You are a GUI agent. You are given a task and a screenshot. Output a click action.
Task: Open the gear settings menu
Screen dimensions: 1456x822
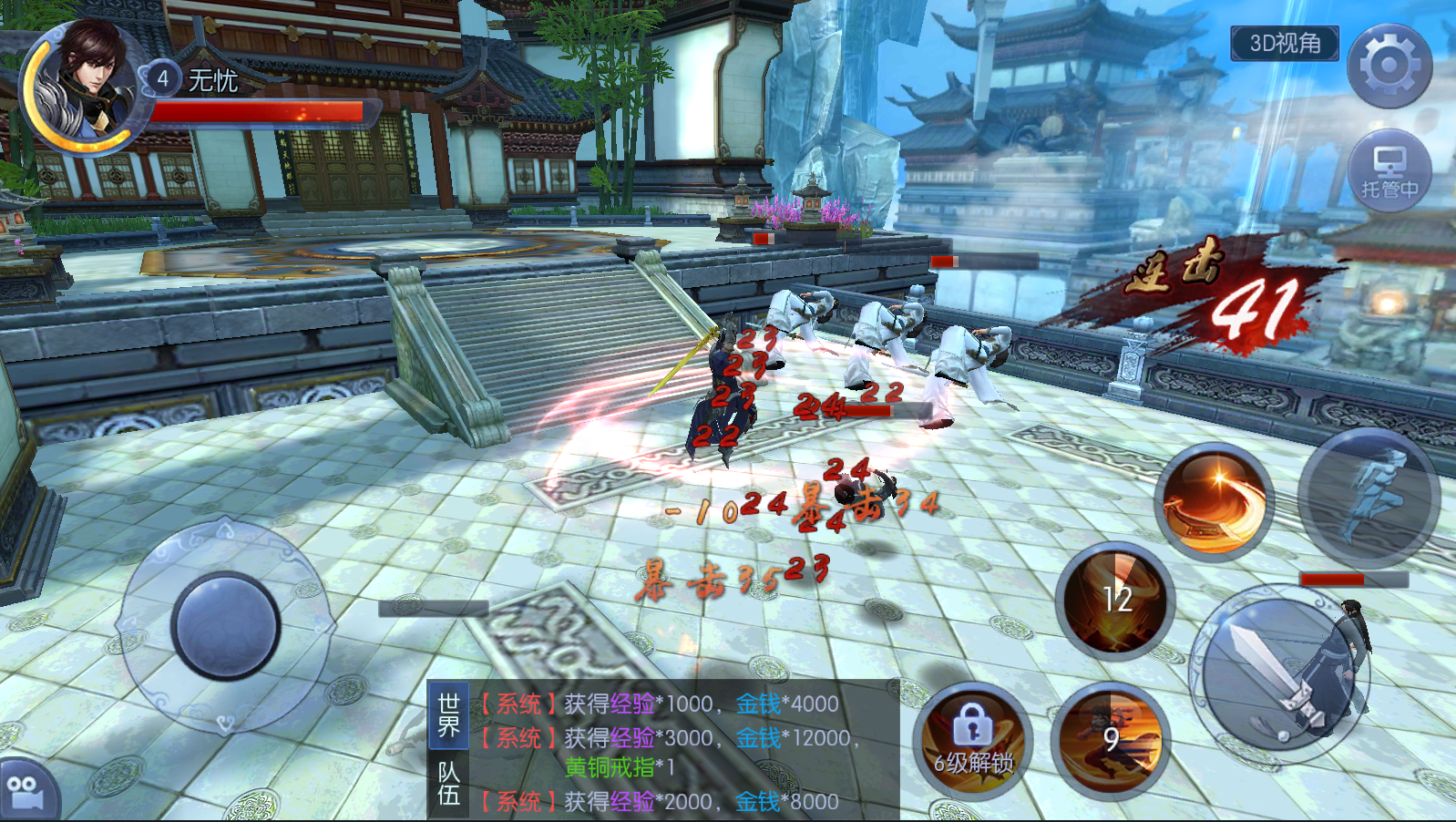click(1389, 66)
